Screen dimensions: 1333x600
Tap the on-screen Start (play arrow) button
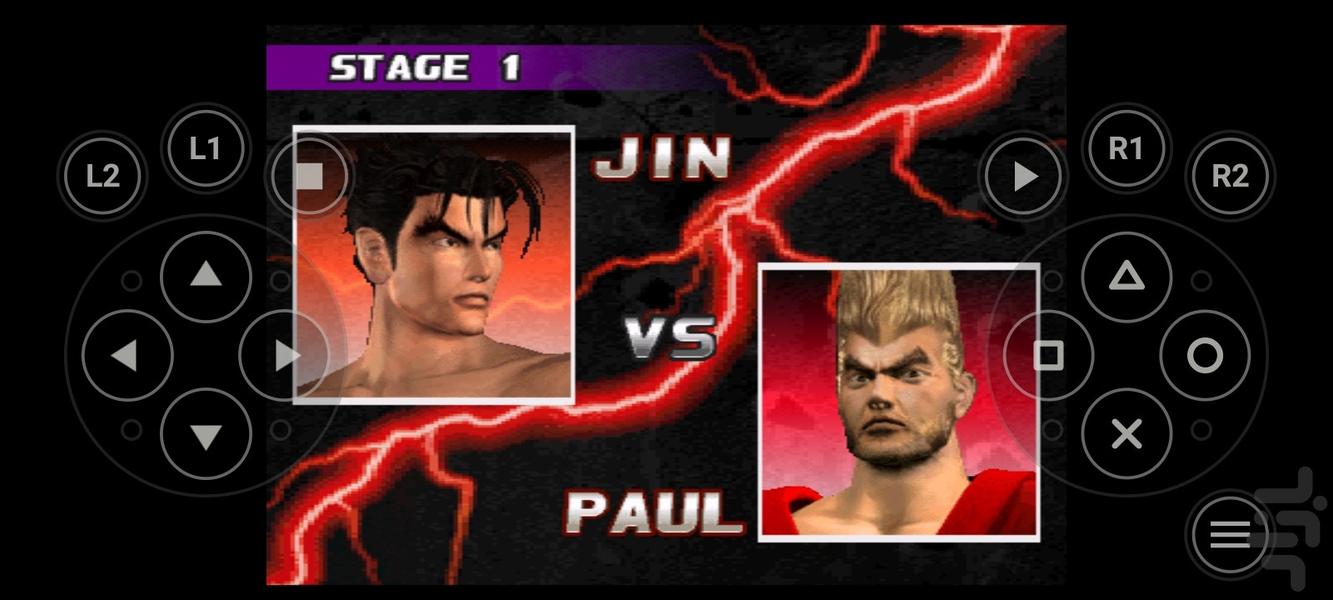pyautogui.click(x=1024, y=176)
